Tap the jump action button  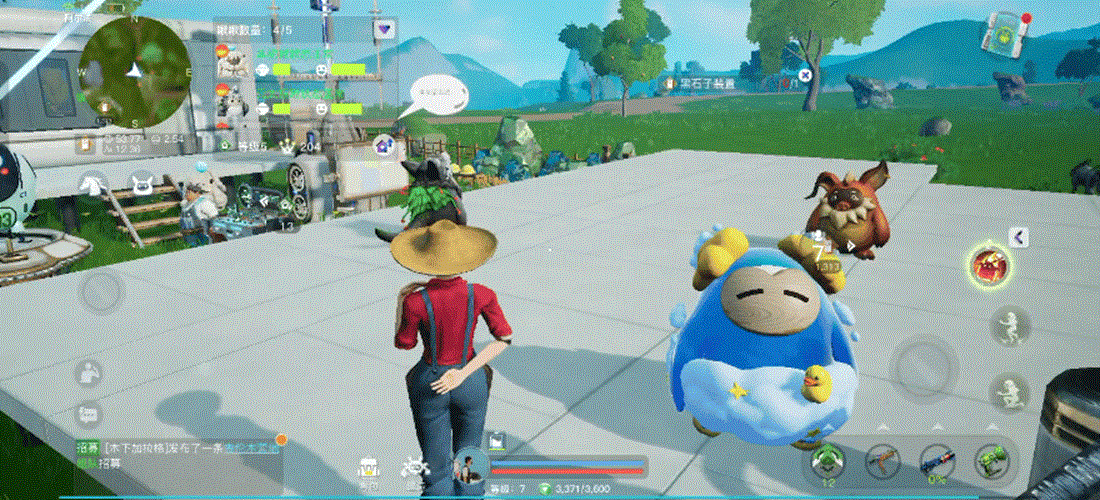pos(1008,325)
